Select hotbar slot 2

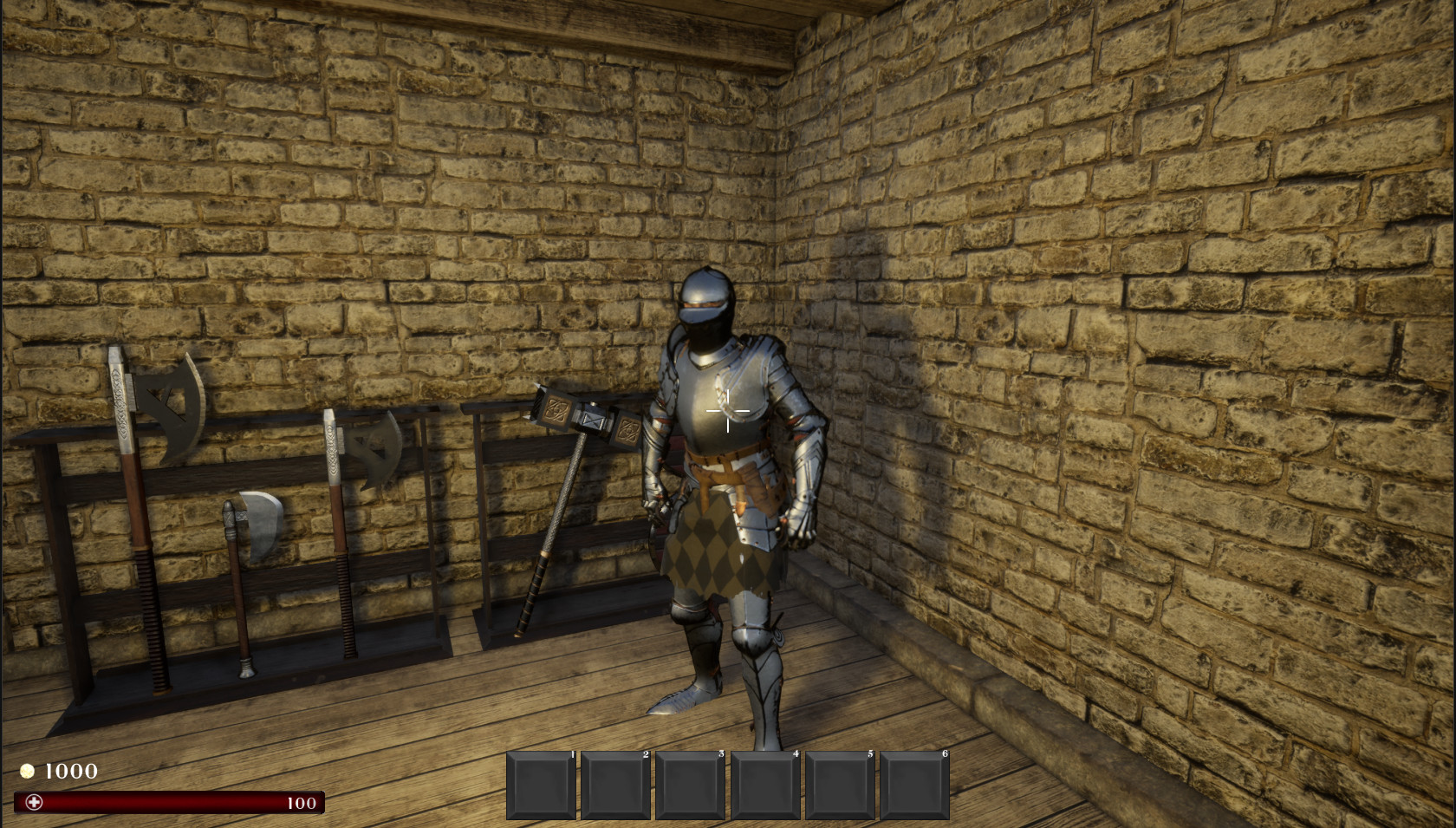[x=615, y=783]
